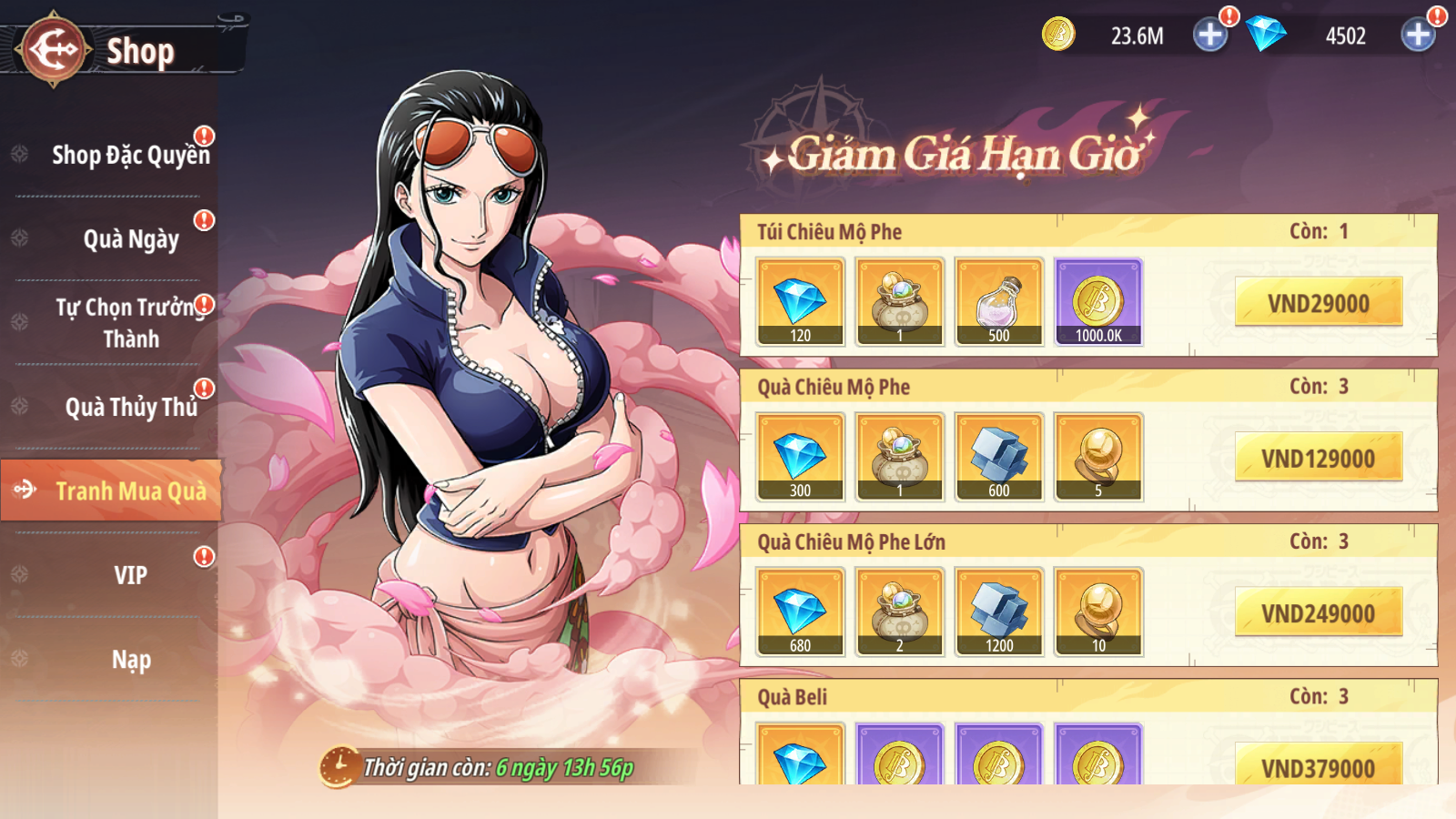View the potion flask 500 reward
This screenshot has height=819, width=1456.
point(999,302)
